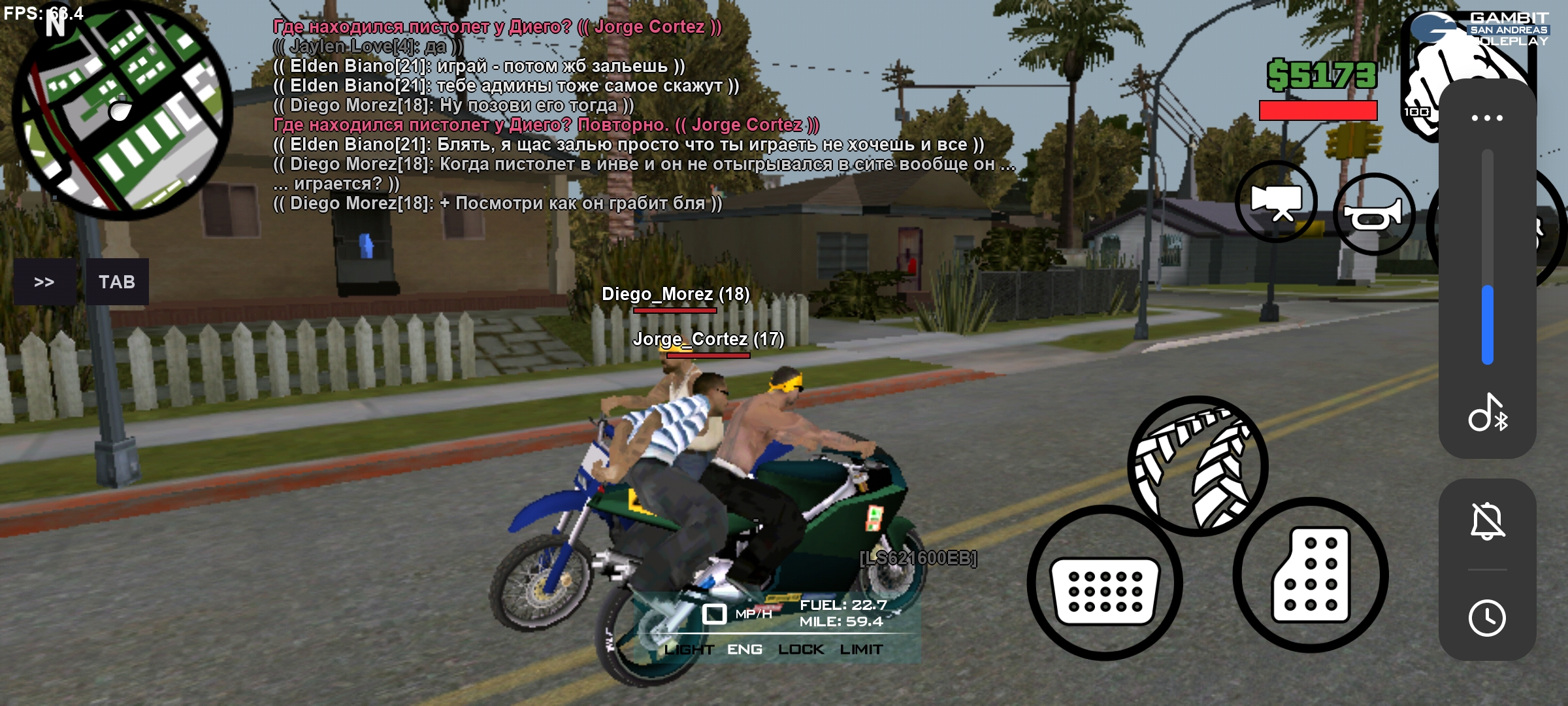This screenshot has width=1568, height=706.
Task: Toggle the ENG engine switch
Action: pos(745,650)
